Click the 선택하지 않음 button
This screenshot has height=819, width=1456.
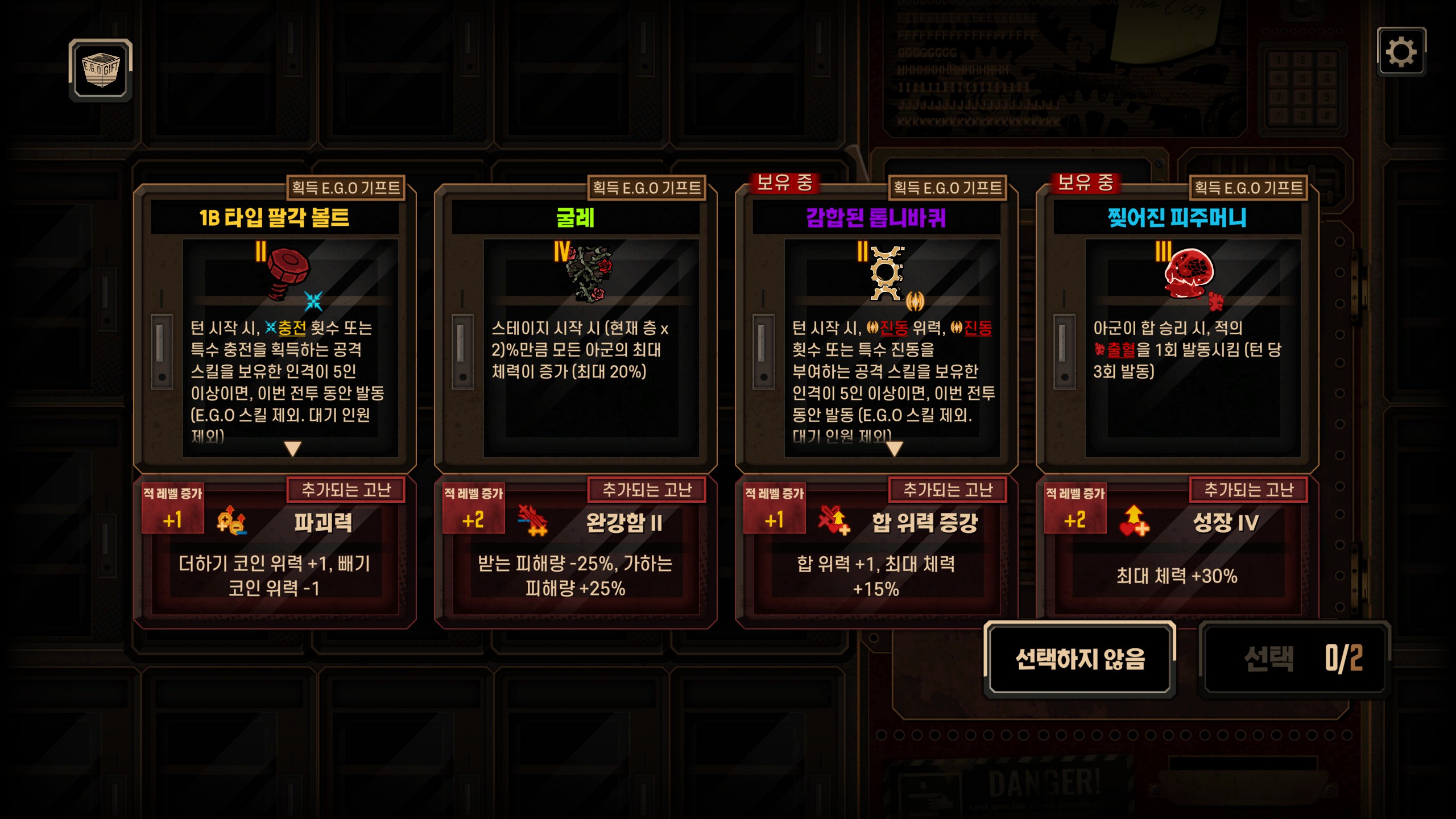(x=1079, y=659)
